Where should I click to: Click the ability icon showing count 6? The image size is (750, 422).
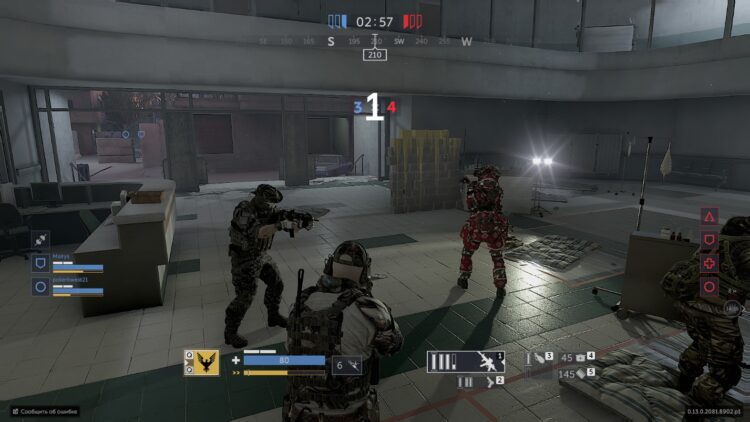346,366
